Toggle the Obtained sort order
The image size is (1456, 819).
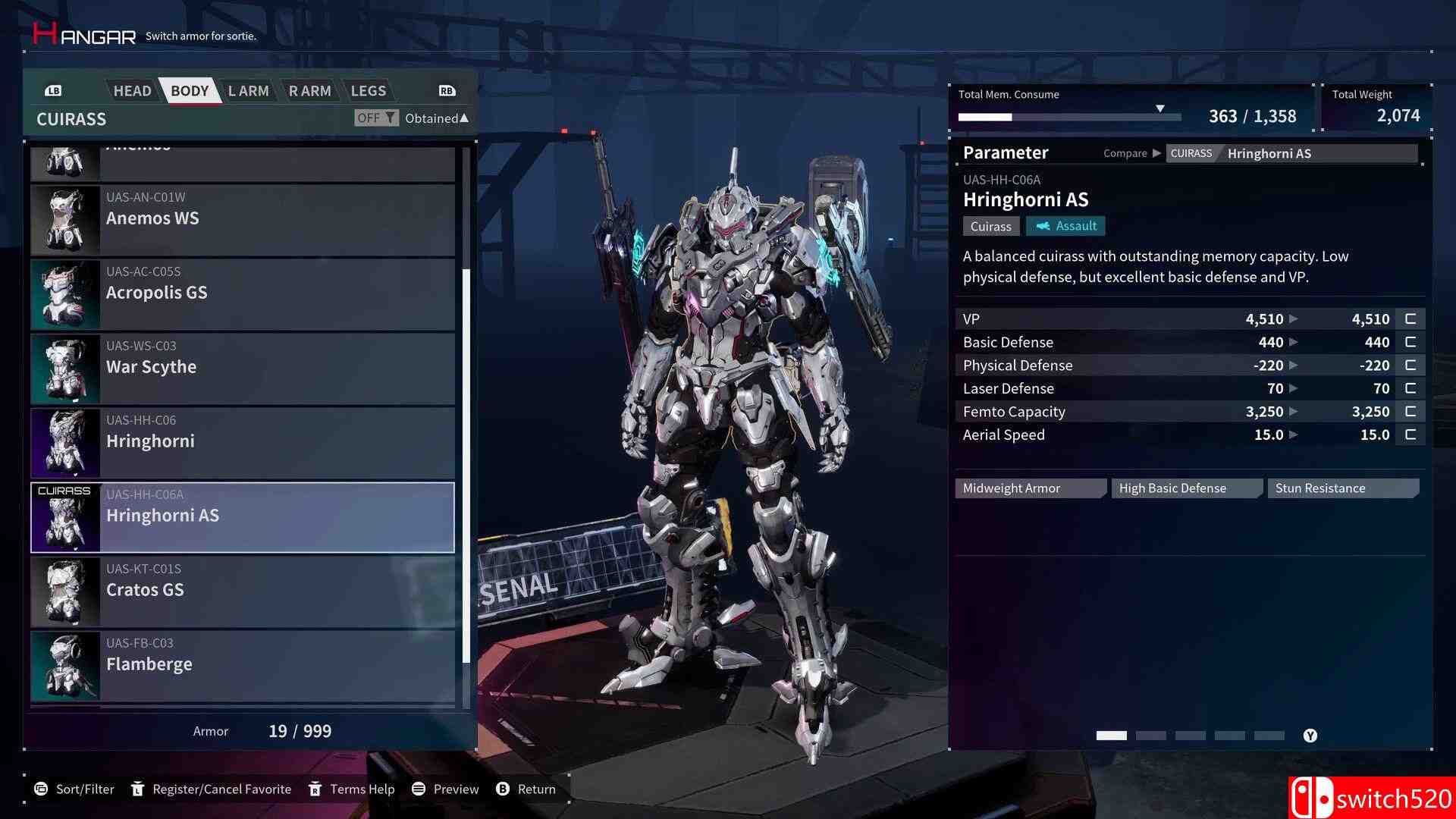tap(435, 118)
